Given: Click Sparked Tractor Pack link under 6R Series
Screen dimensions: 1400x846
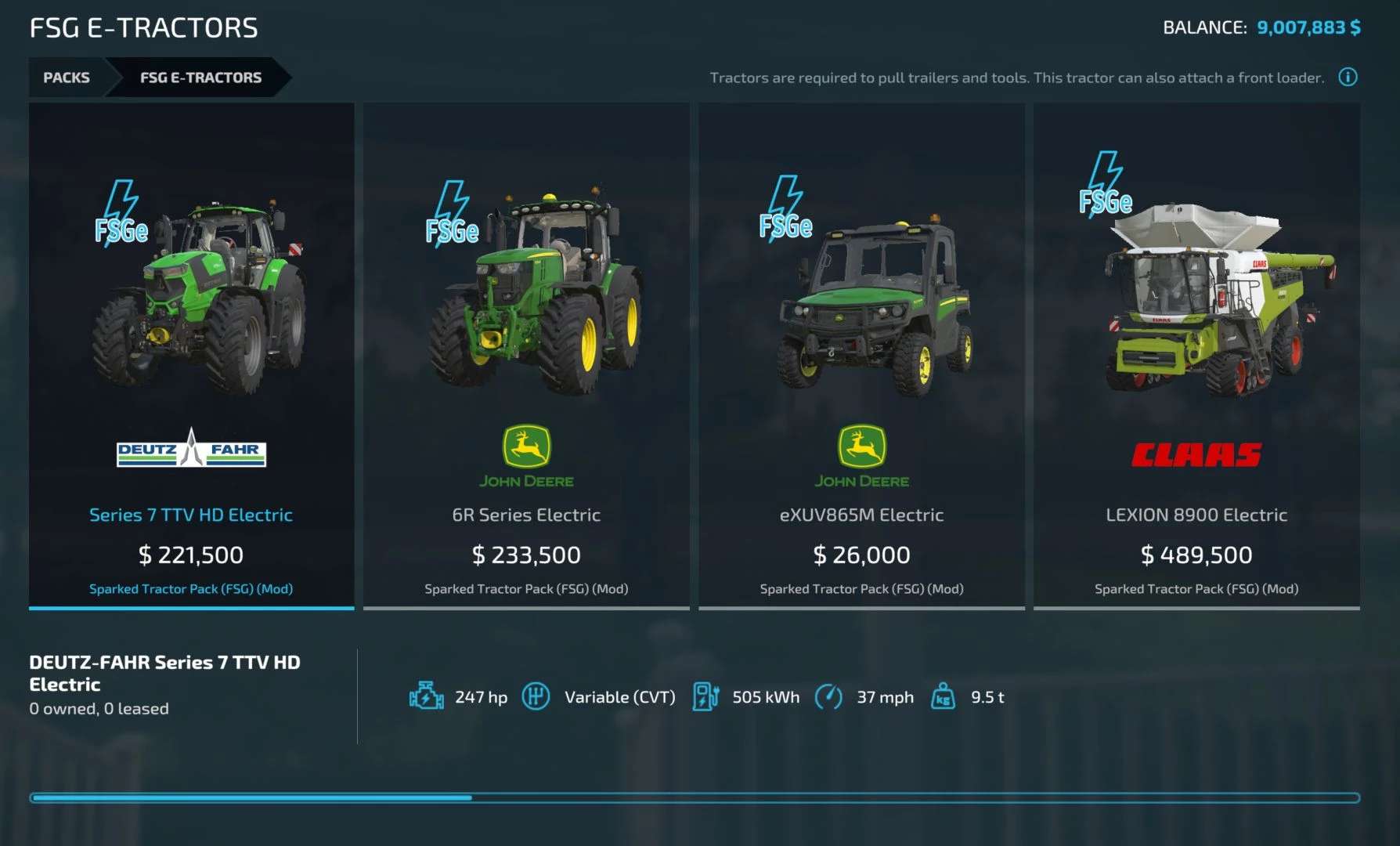Looking at the screenshot, I should pyautogui.click(x=526, y=588).
